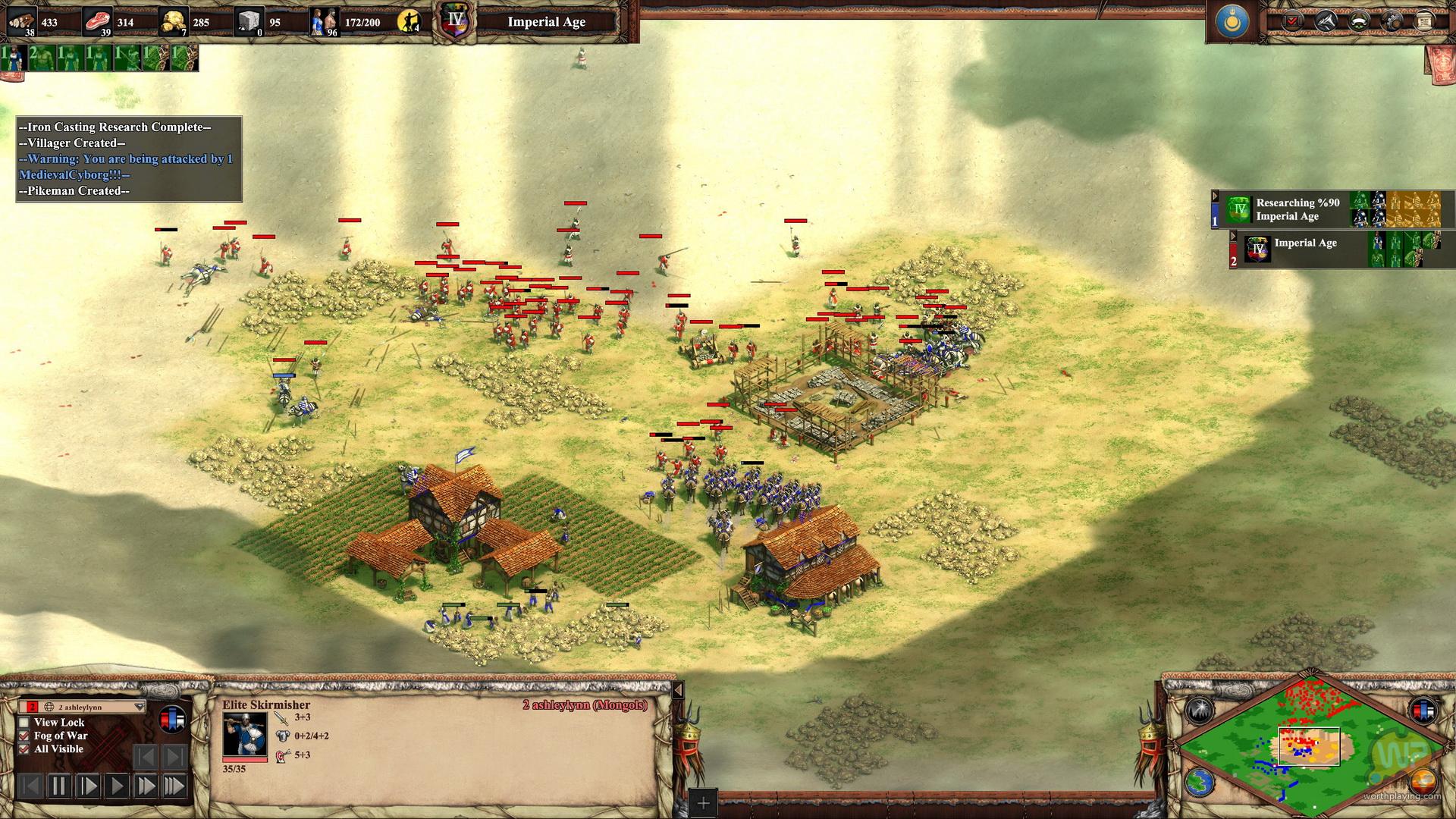Open the player perspective dropdown for ashleylynn
Image resolution: width=1456 pixels, height=819 pixels.
[x=139, y=707]
